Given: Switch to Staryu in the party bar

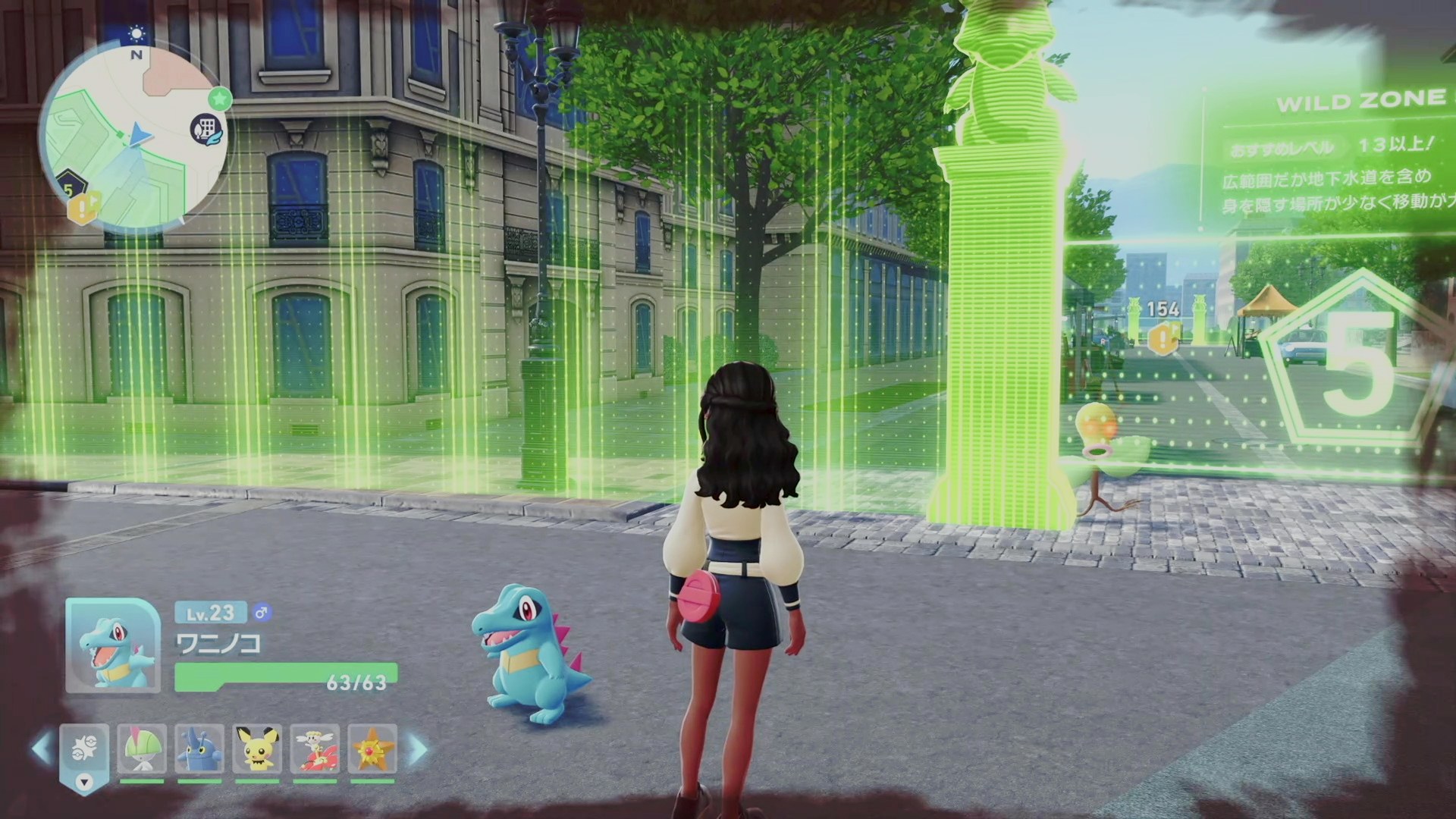Looking at the screenshot, I should click(x=372, y=749).
